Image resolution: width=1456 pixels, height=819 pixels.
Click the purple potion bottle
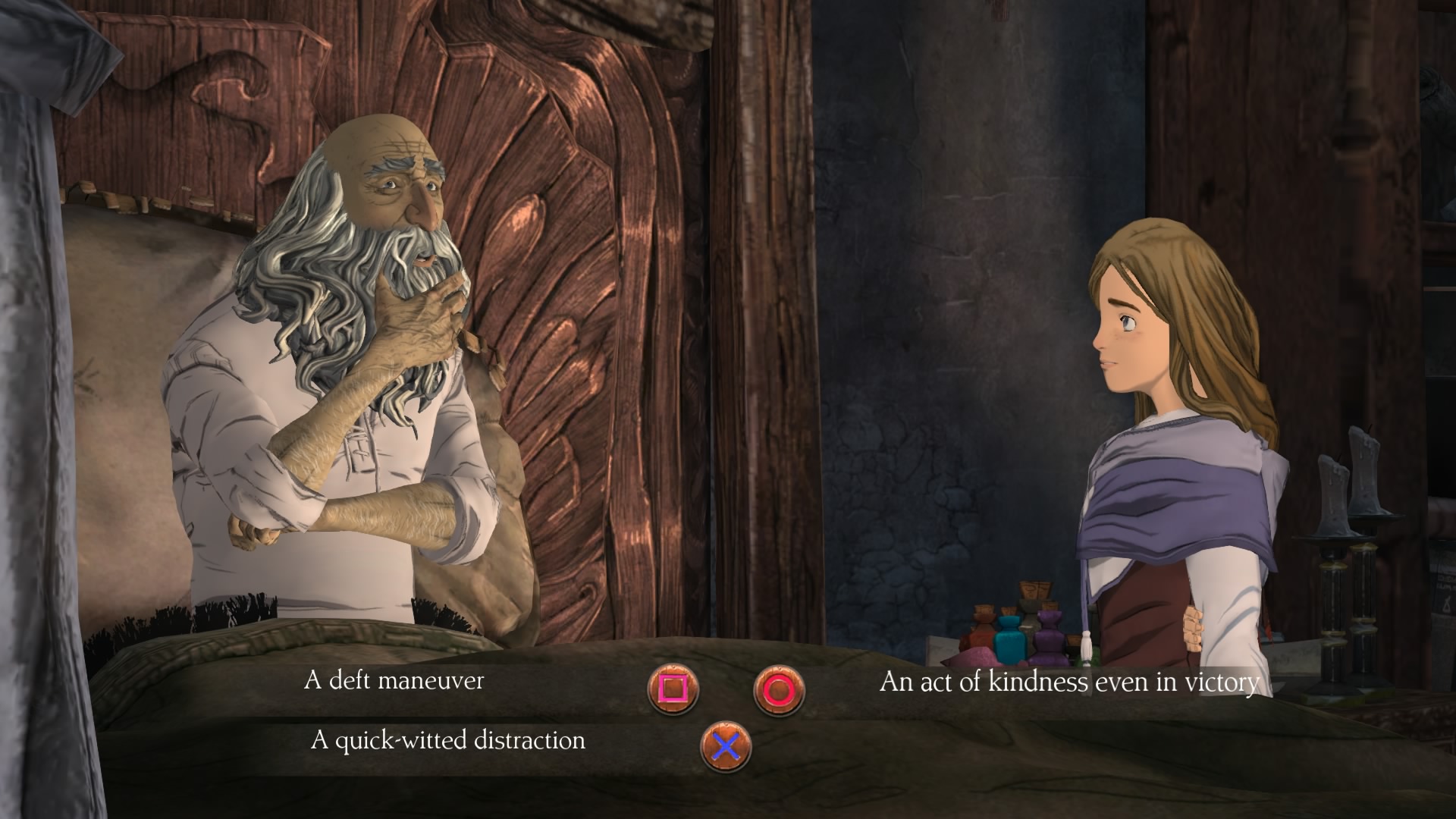point(1050,637)
